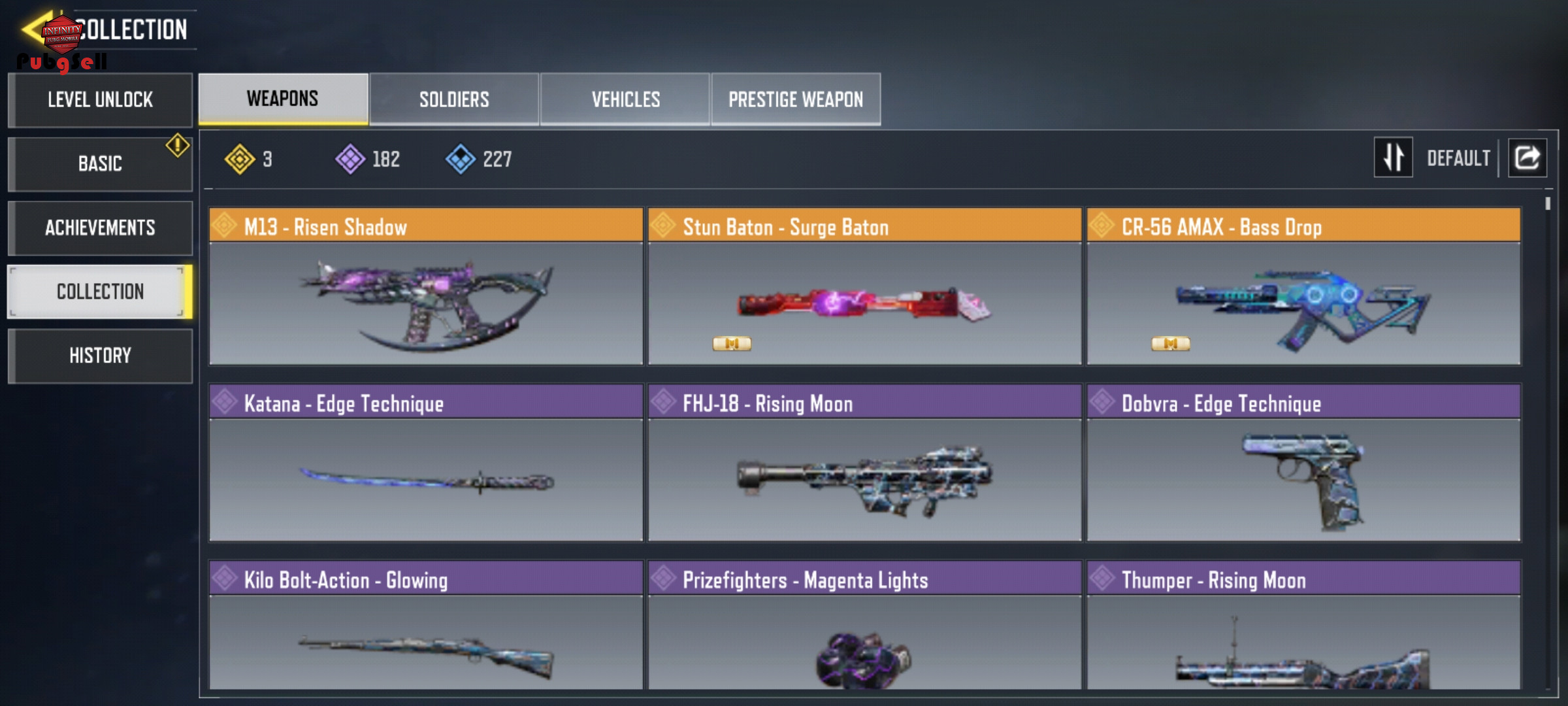The image size is (1568, 706).
Task: Open the Achievements section
Action: pyautogui.click(x=100, y=227)
